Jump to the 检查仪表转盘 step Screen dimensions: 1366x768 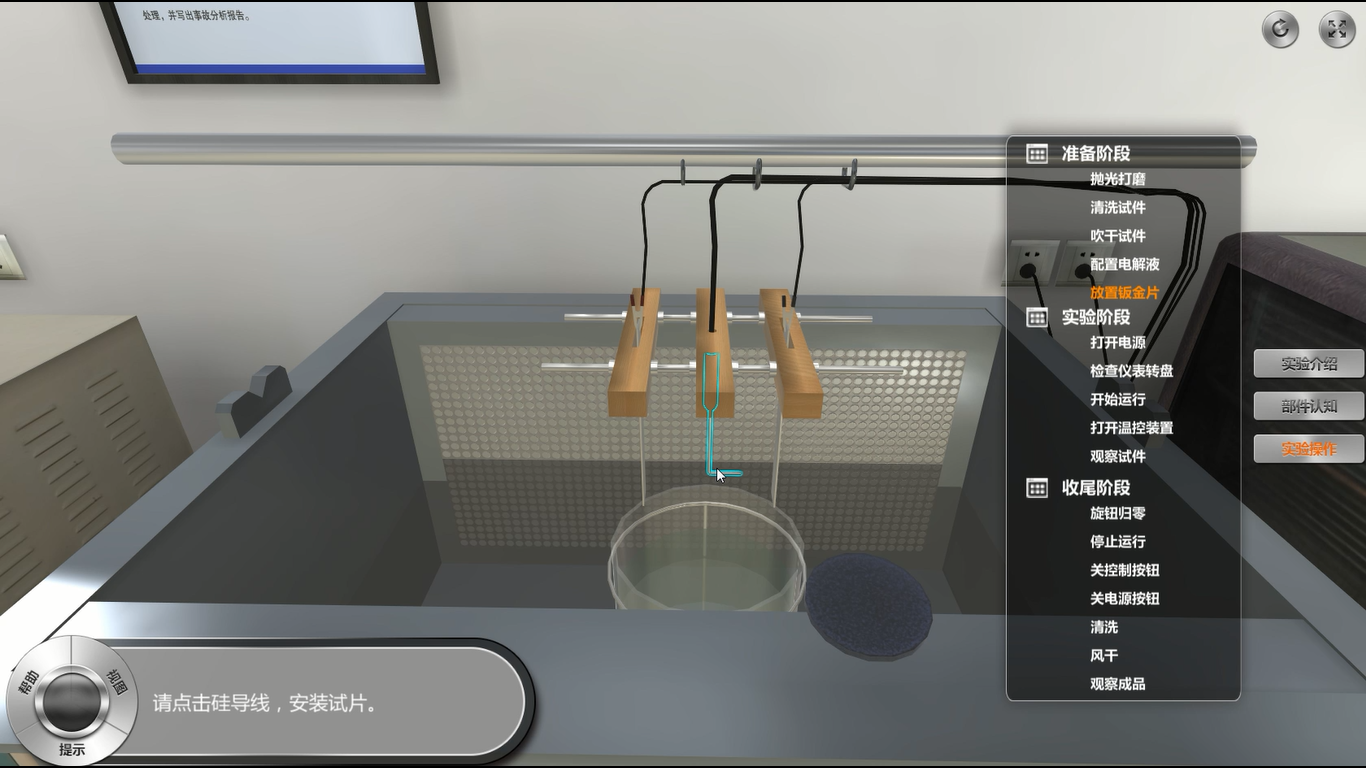pos(1132,371)
